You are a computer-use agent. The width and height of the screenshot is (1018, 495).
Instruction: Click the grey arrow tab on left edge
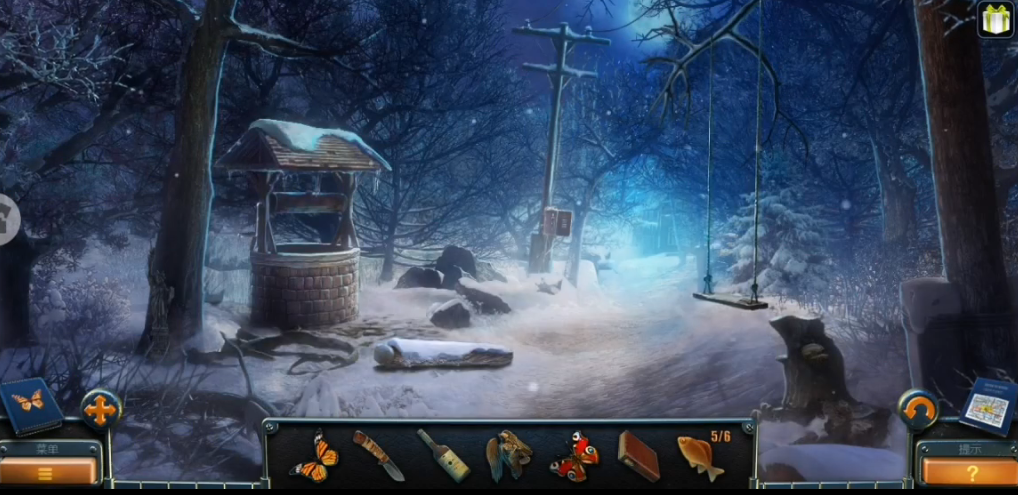point(8,218)
